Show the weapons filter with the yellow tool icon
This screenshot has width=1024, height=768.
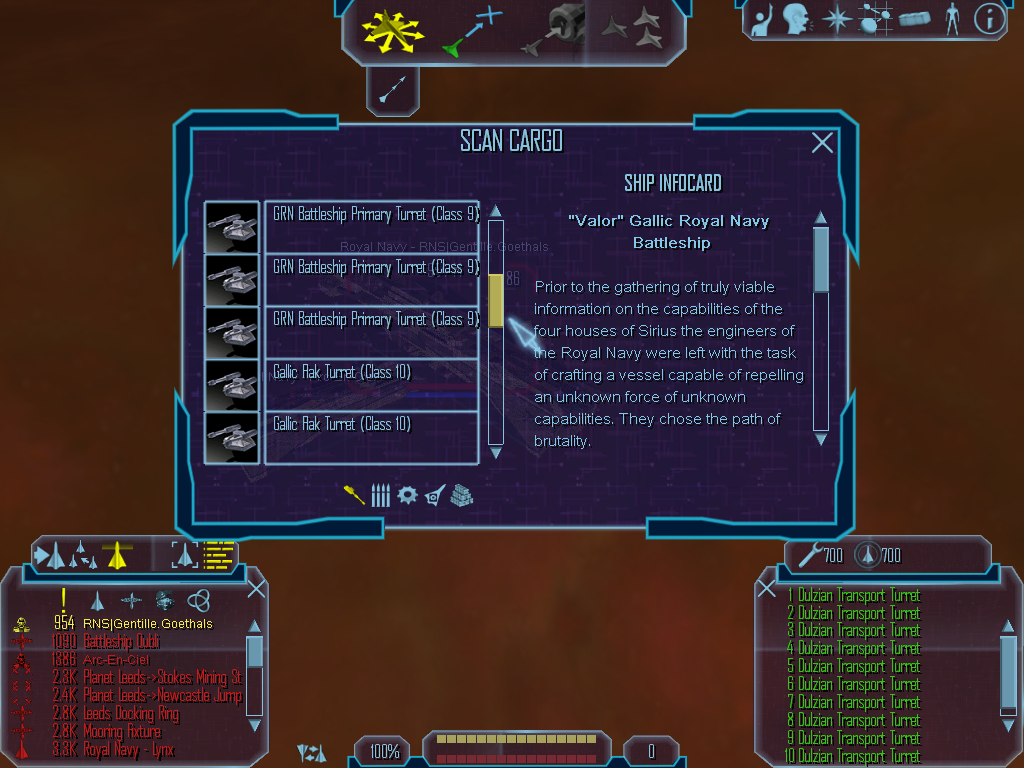coord(354,495)
